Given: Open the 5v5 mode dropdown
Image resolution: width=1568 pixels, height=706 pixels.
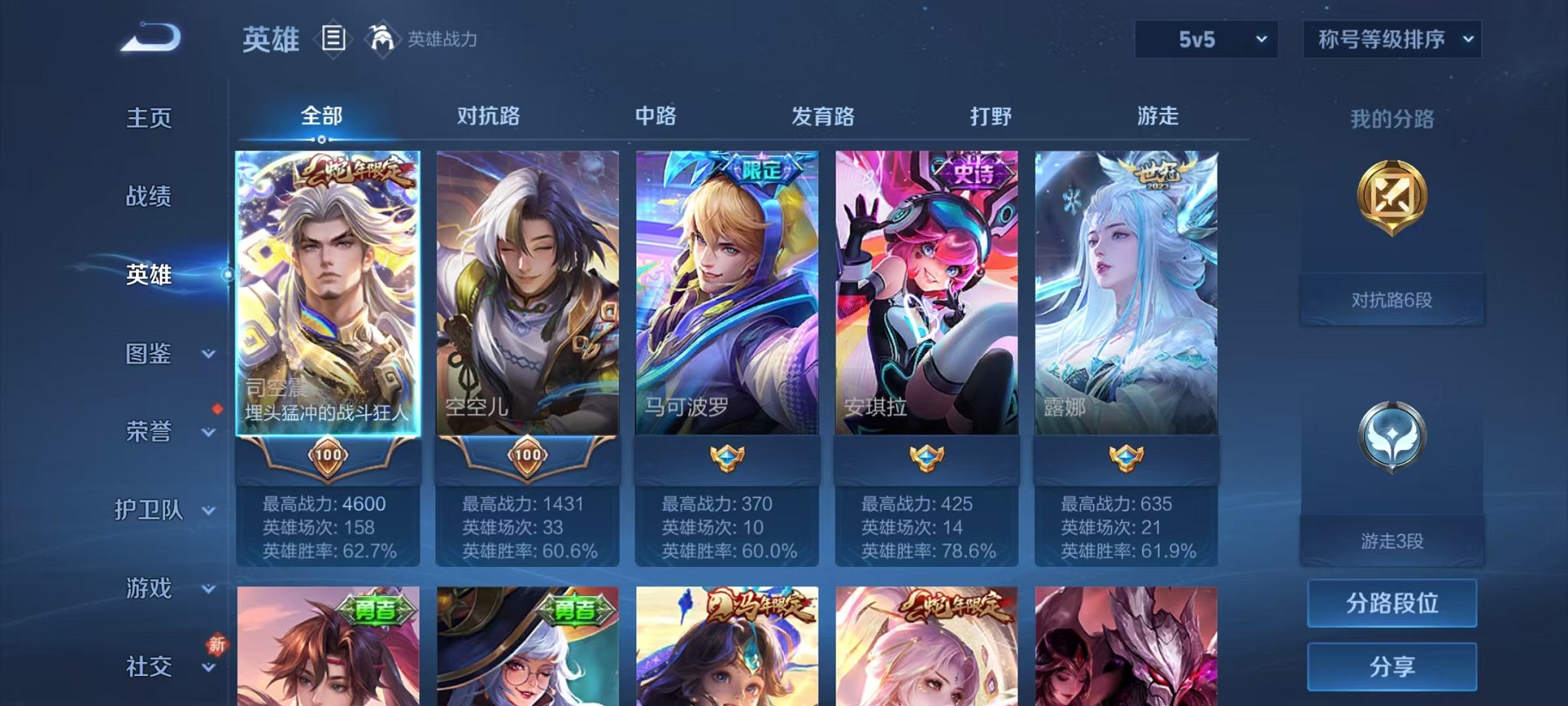Looking at the screenshot, I should (x=1204, y=38).
